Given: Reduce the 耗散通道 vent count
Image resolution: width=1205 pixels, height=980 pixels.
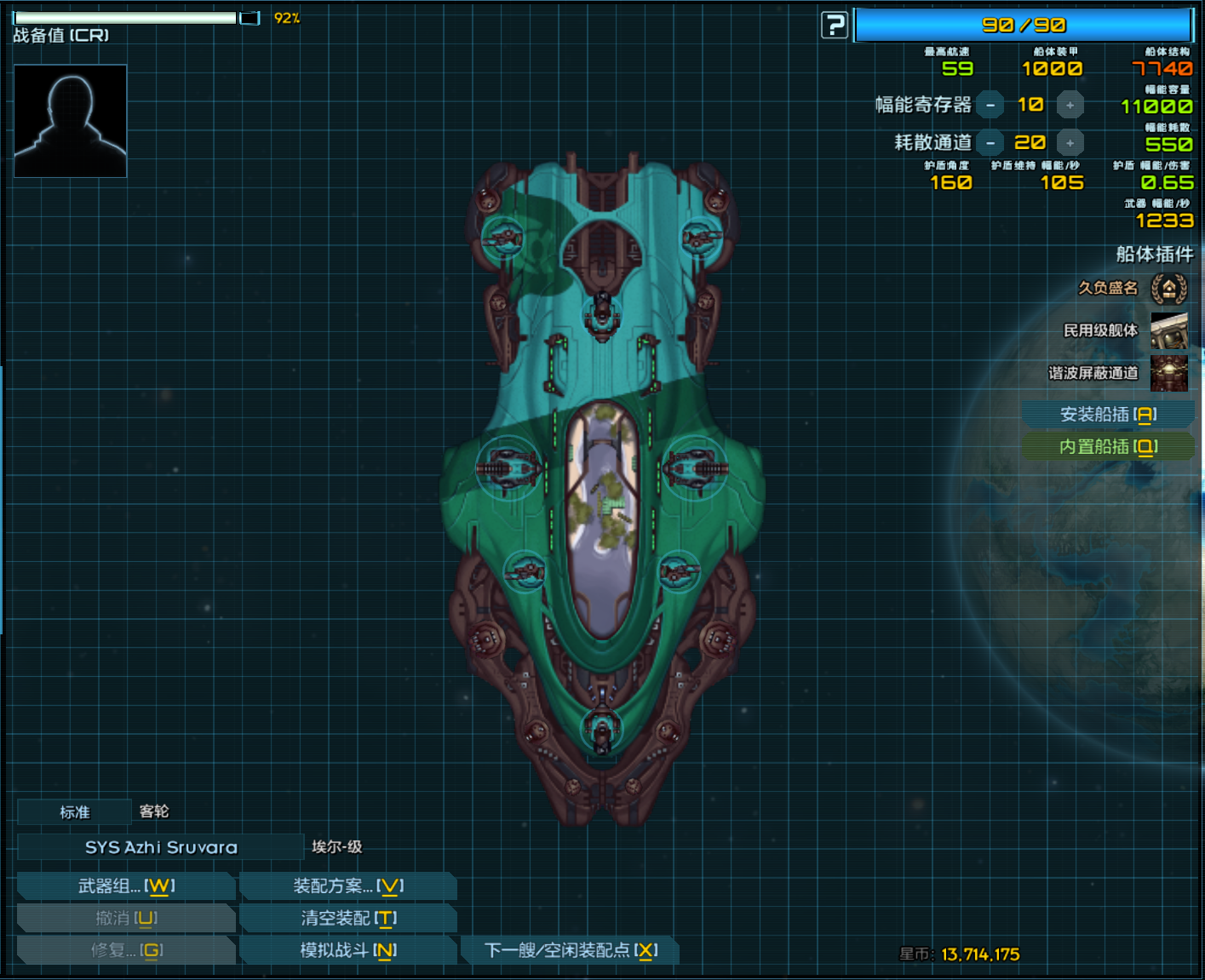Looking at the screenshot, I should click(990, 143).
